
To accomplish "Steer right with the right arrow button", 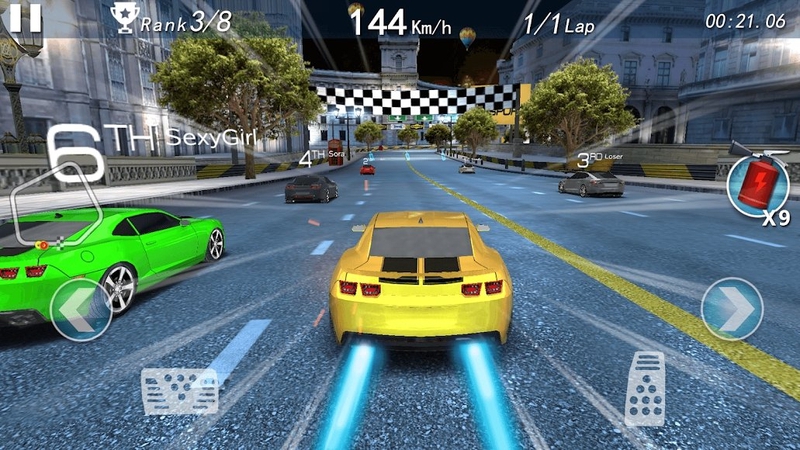I will [x=731, y=308].
